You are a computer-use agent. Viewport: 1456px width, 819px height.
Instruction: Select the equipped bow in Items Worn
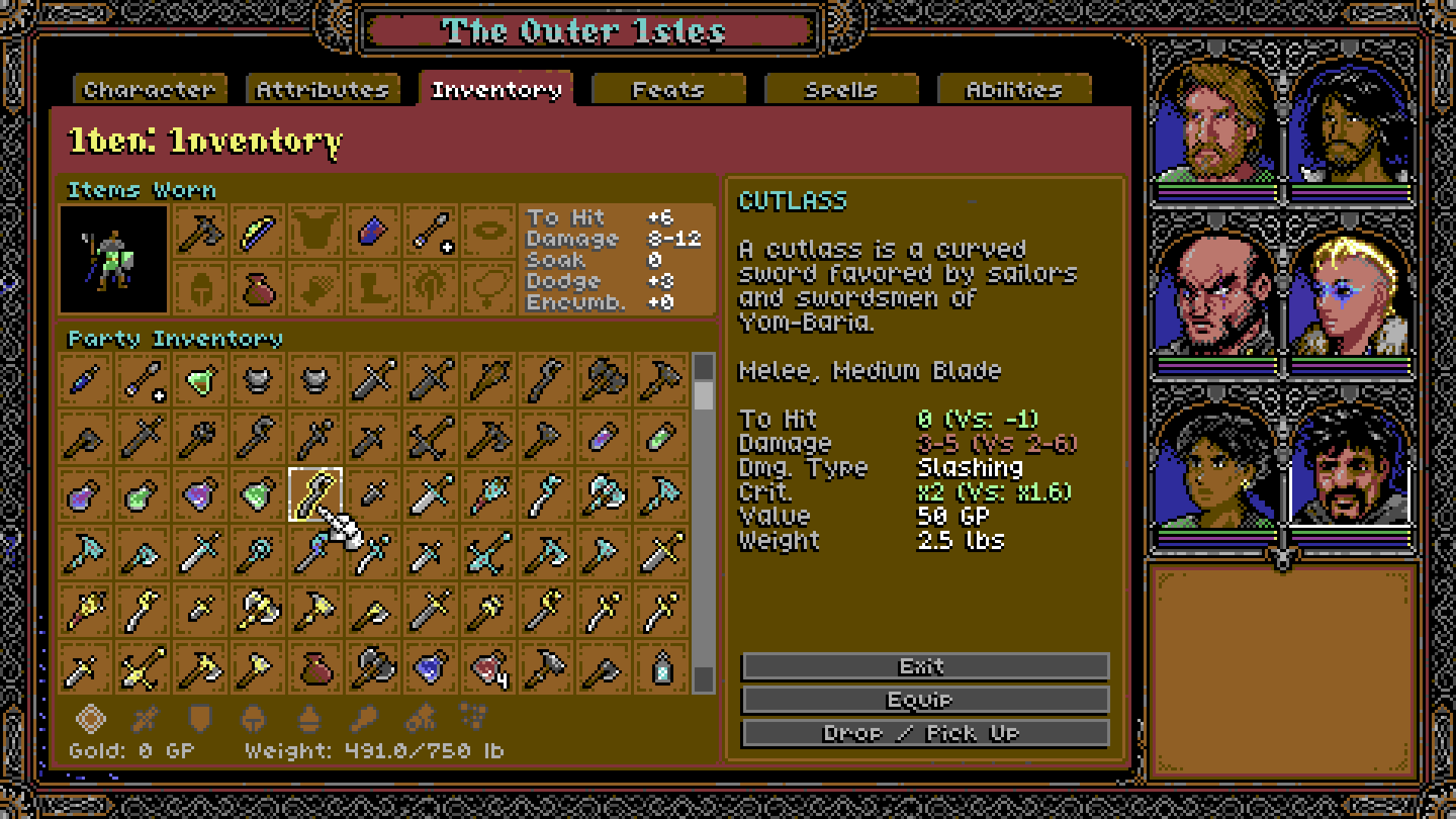257,231
